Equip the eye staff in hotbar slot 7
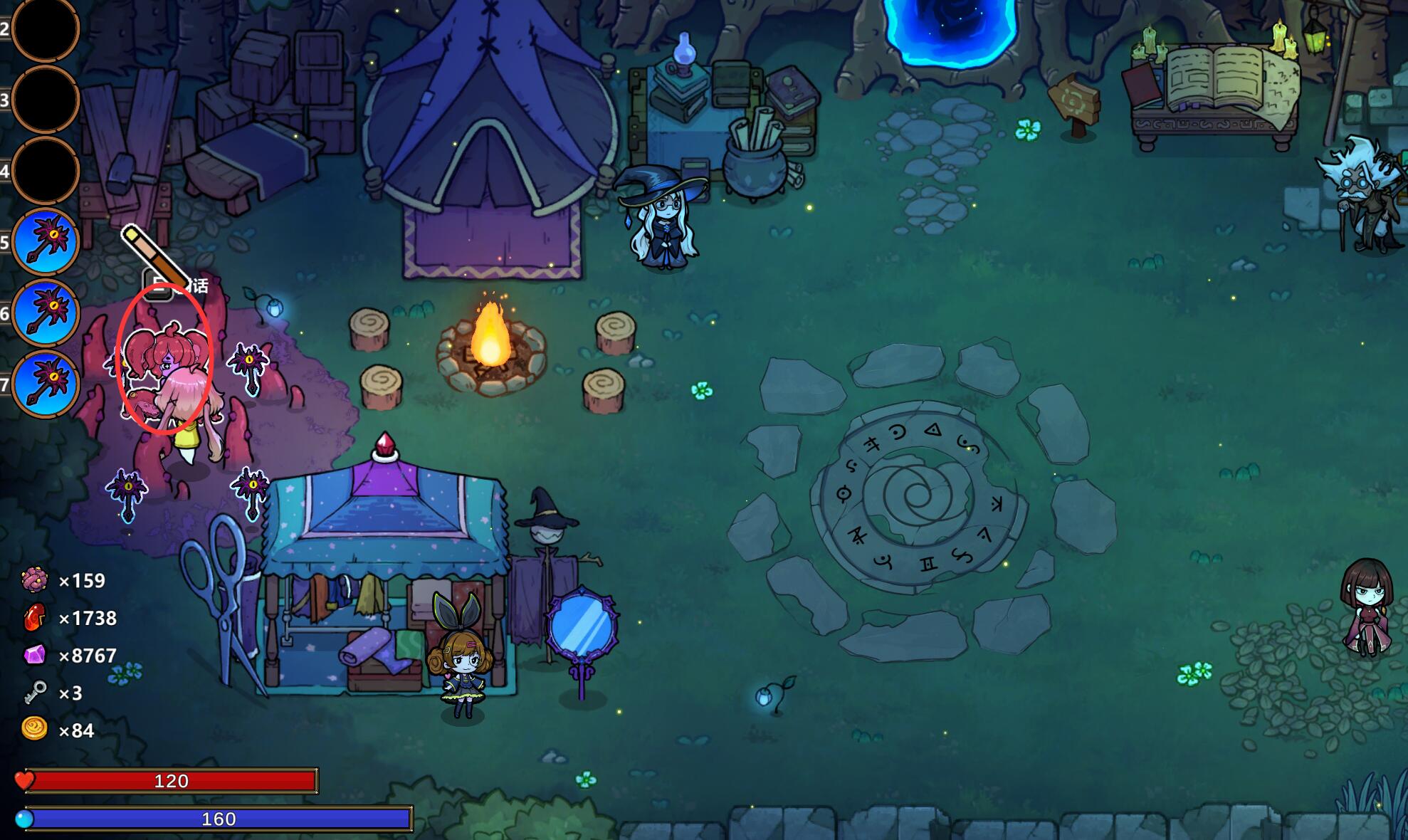Image resolution: width=1408 pixels, height=840 pixels. click(46, 384)
